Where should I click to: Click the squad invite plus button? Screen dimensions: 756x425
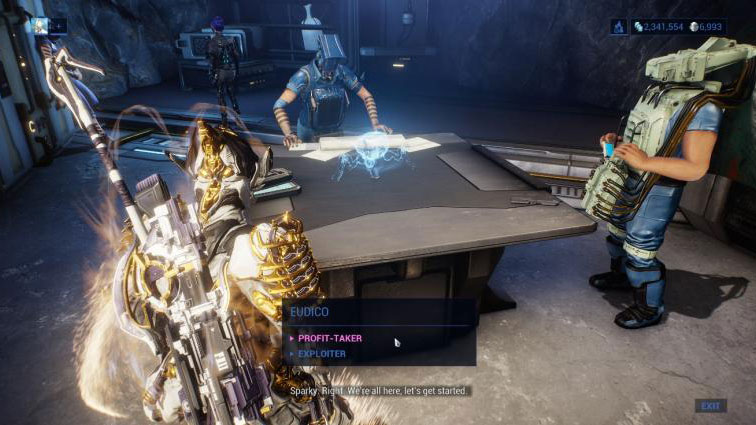60,26
